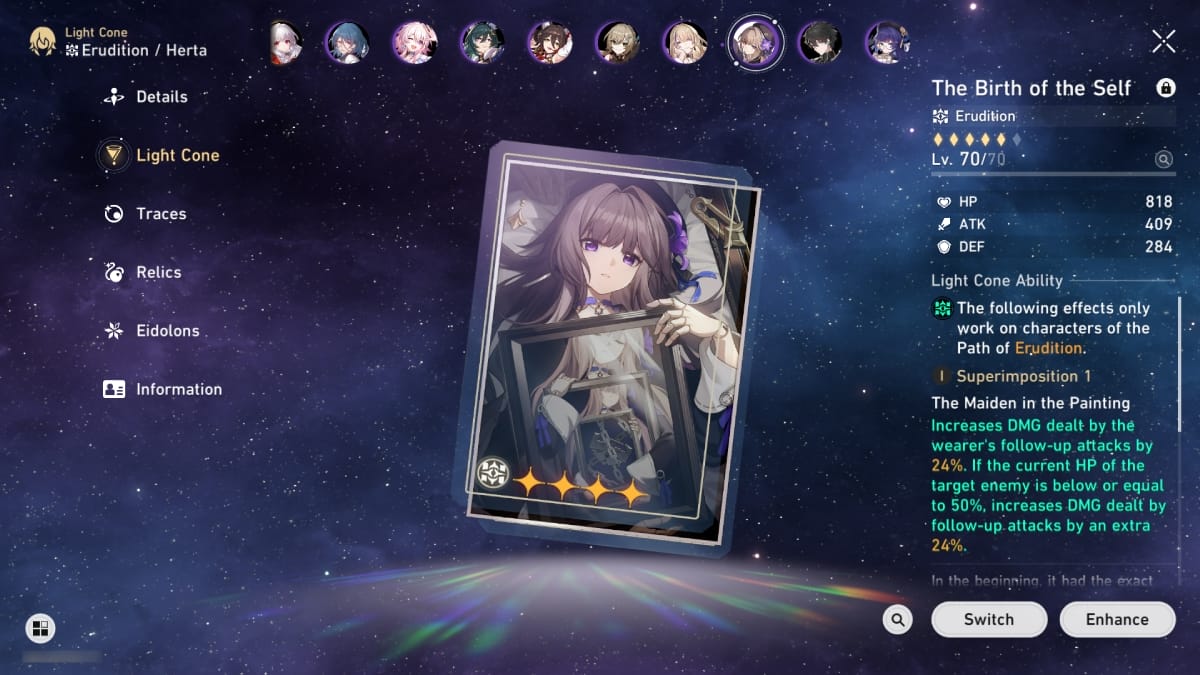Viewport: 1200px width, 675px height.
Task: Open the Details menu entry
Action: coord(160,97)
